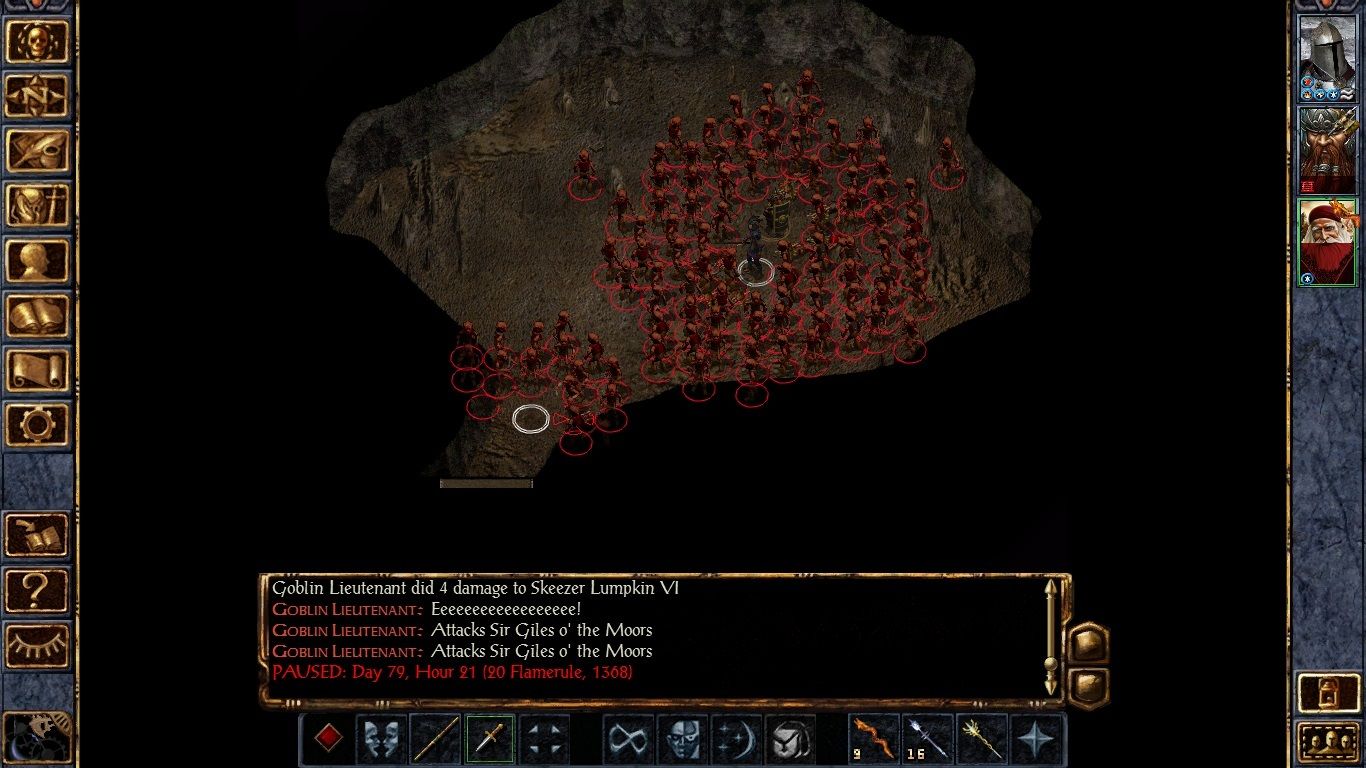Select the helmeted knight portrait

click(x=1326, y=58)
